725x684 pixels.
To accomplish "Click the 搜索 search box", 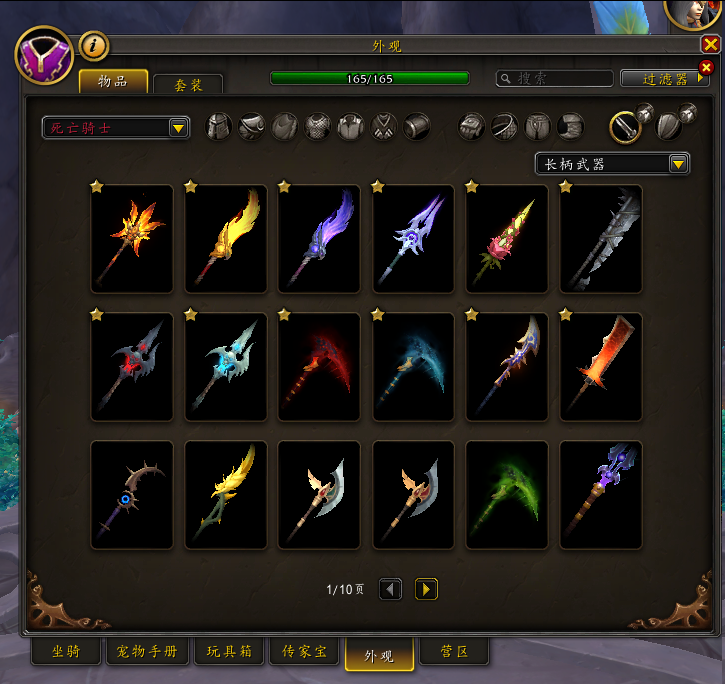I will (x=555, y=78).
